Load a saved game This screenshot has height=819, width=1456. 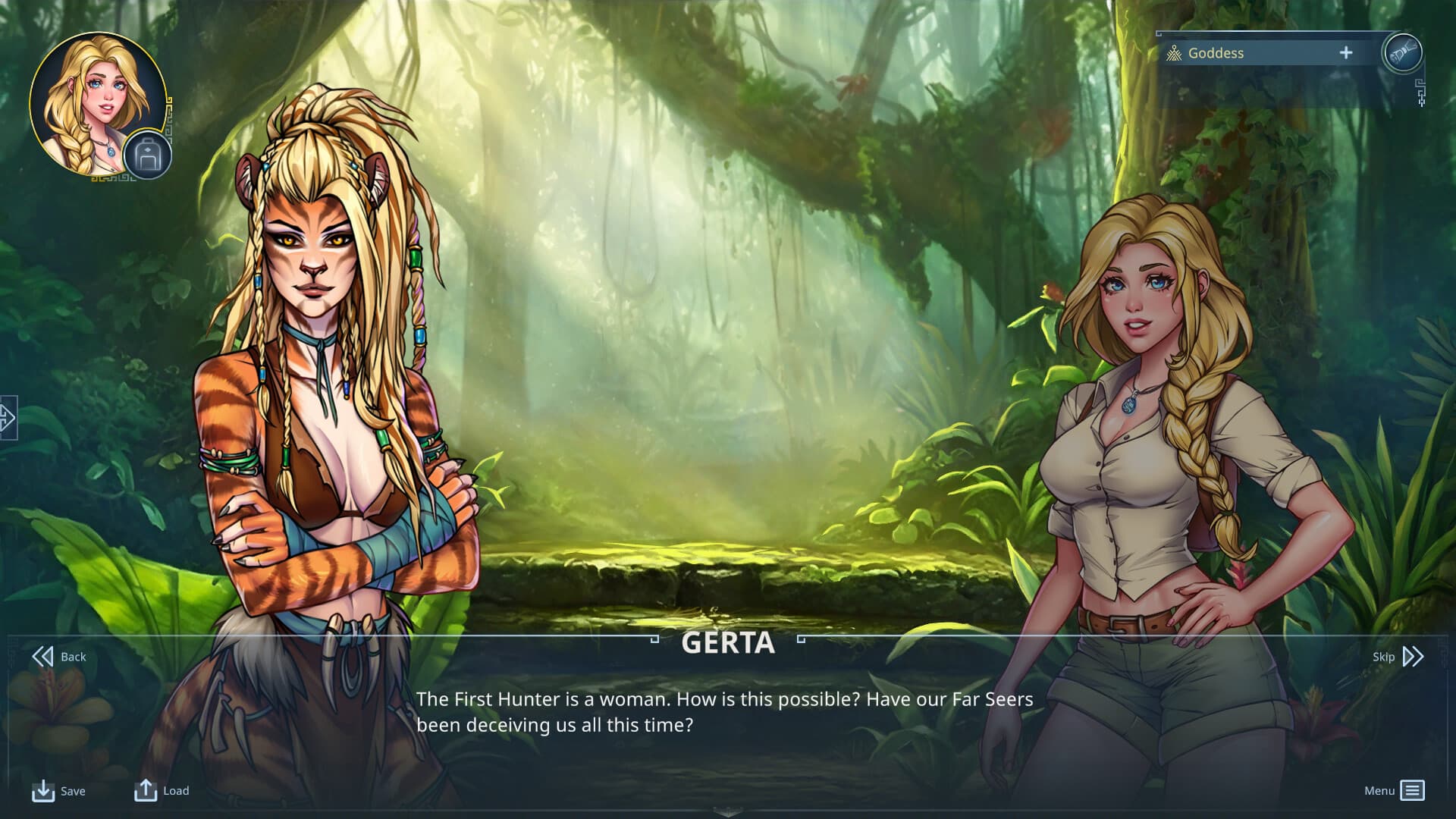click(162, 791)
